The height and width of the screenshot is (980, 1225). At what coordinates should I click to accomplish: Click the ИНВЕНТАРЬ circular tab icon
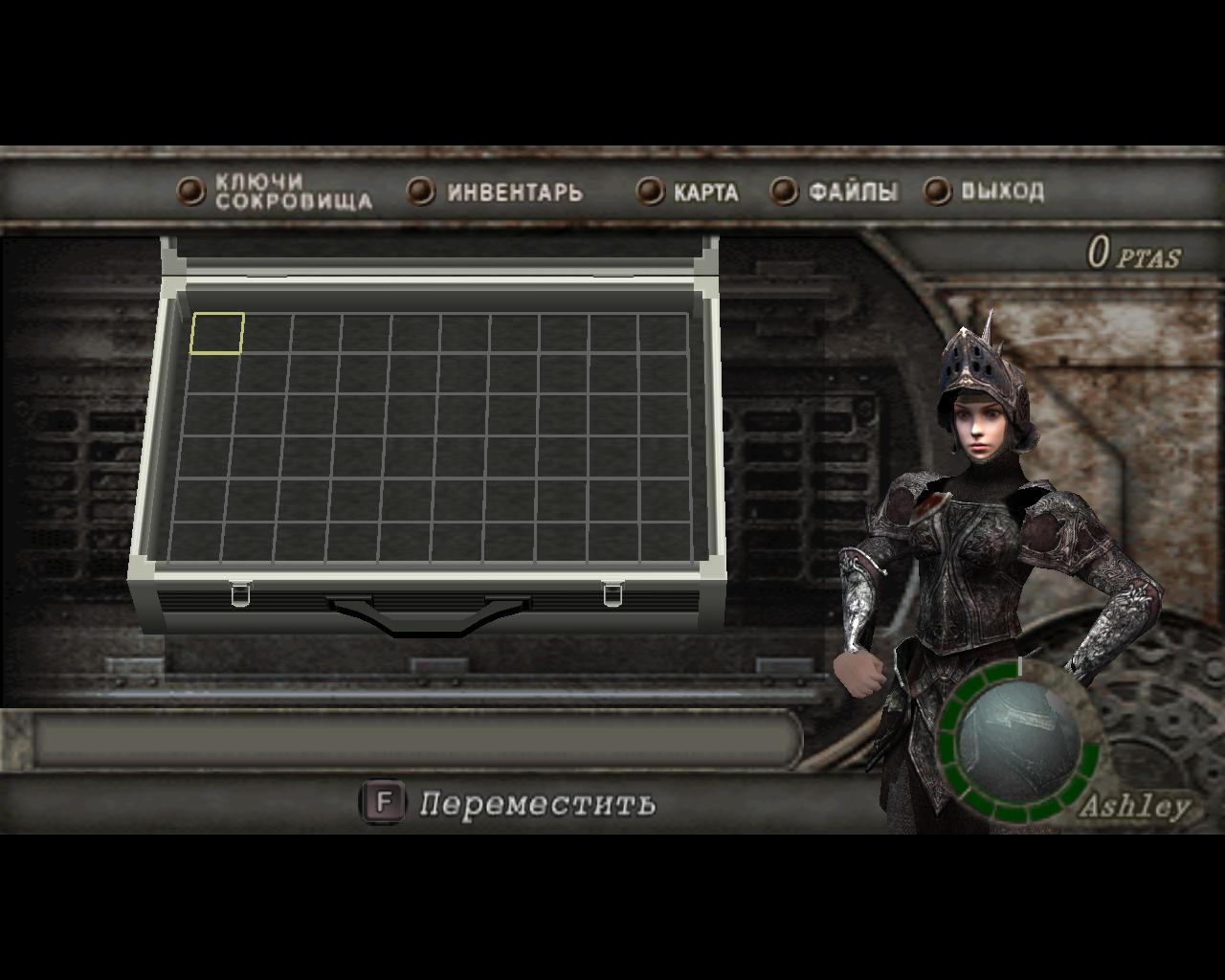pyautogui.click(x=419, y=191)
